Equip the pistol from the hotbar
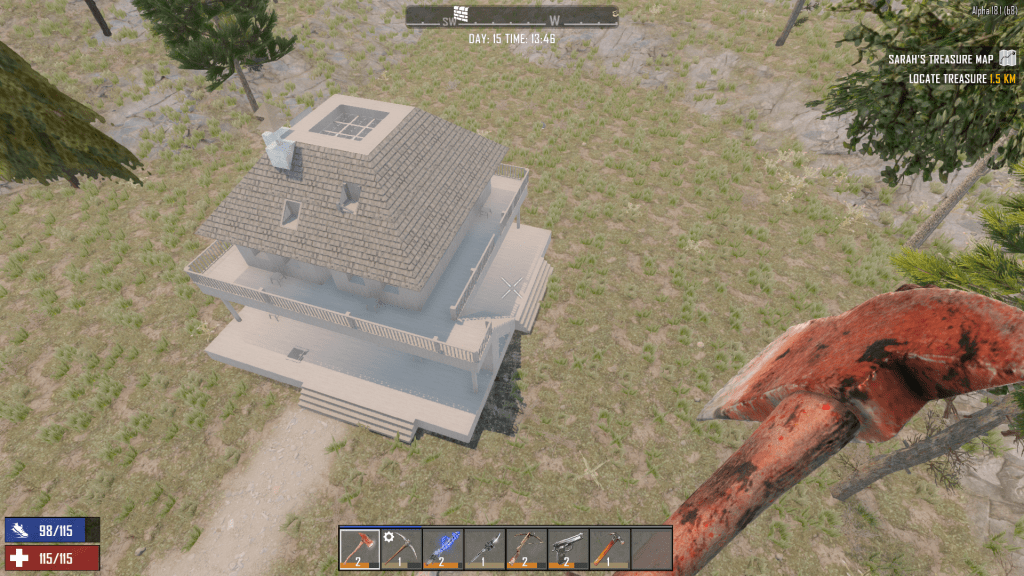 (x=568, y=548)
